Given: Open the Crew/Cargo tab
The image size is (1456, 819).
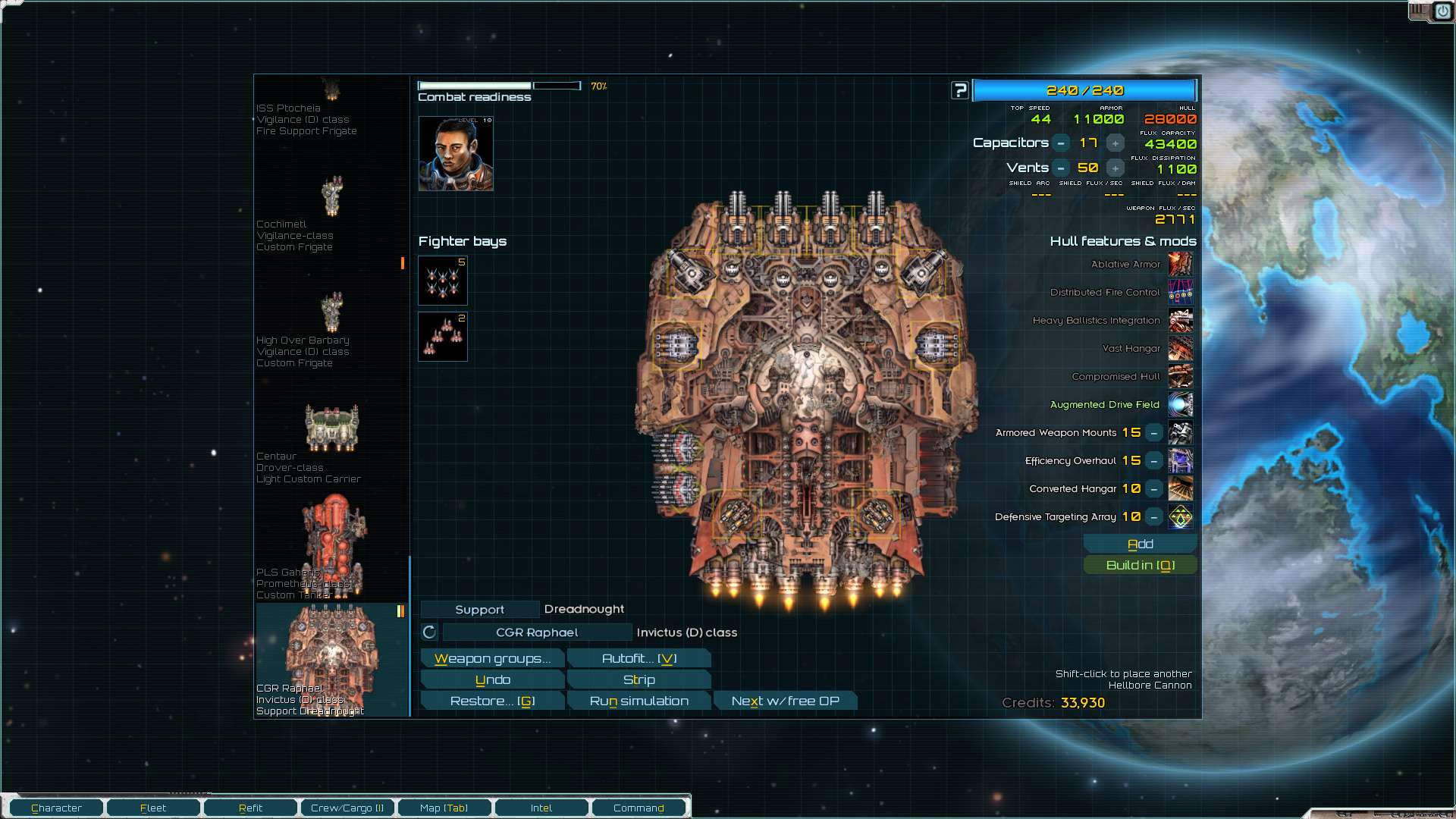Looking at the screenshot, I should (347, 808).
